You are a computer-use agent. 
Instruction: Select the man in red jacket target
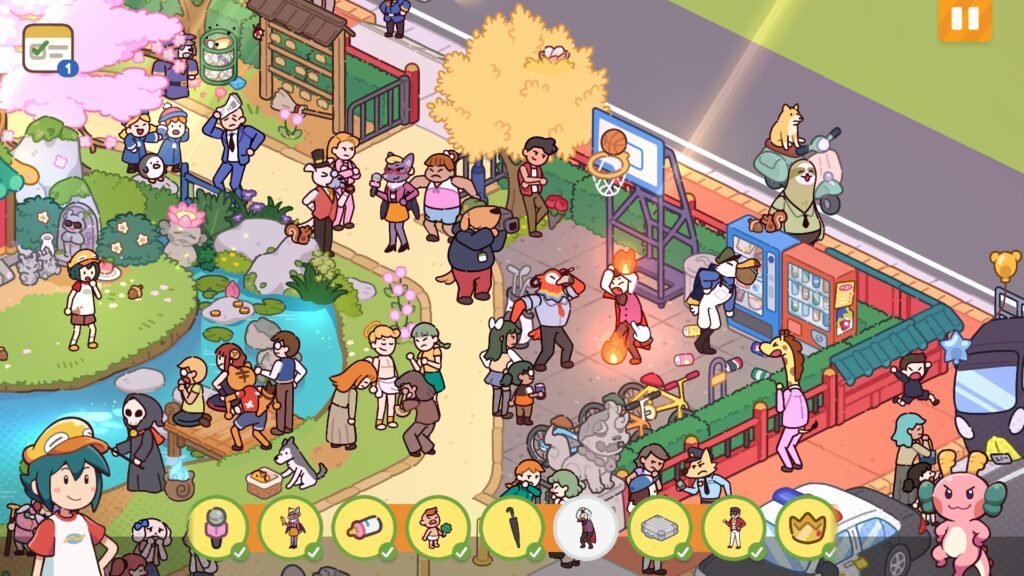coord(733,526)
